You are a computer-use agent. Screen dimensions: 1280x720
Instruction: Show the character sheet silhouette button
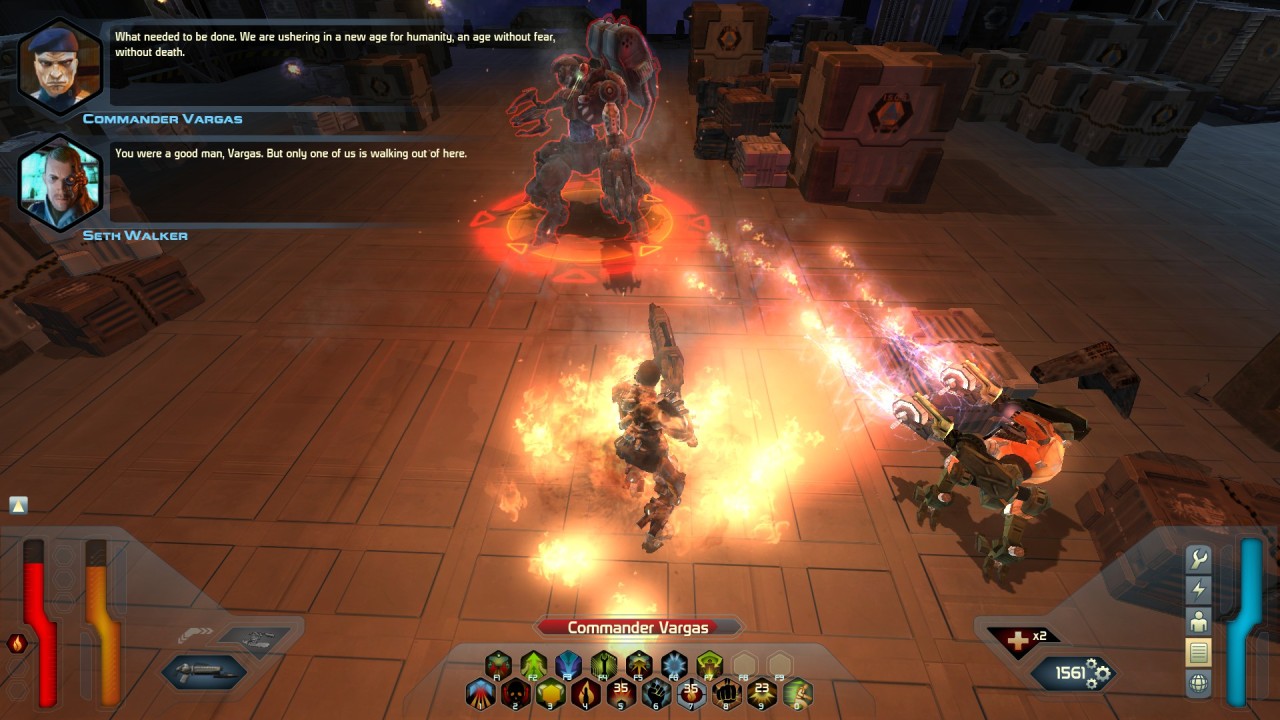click(x=1198, y=621)
